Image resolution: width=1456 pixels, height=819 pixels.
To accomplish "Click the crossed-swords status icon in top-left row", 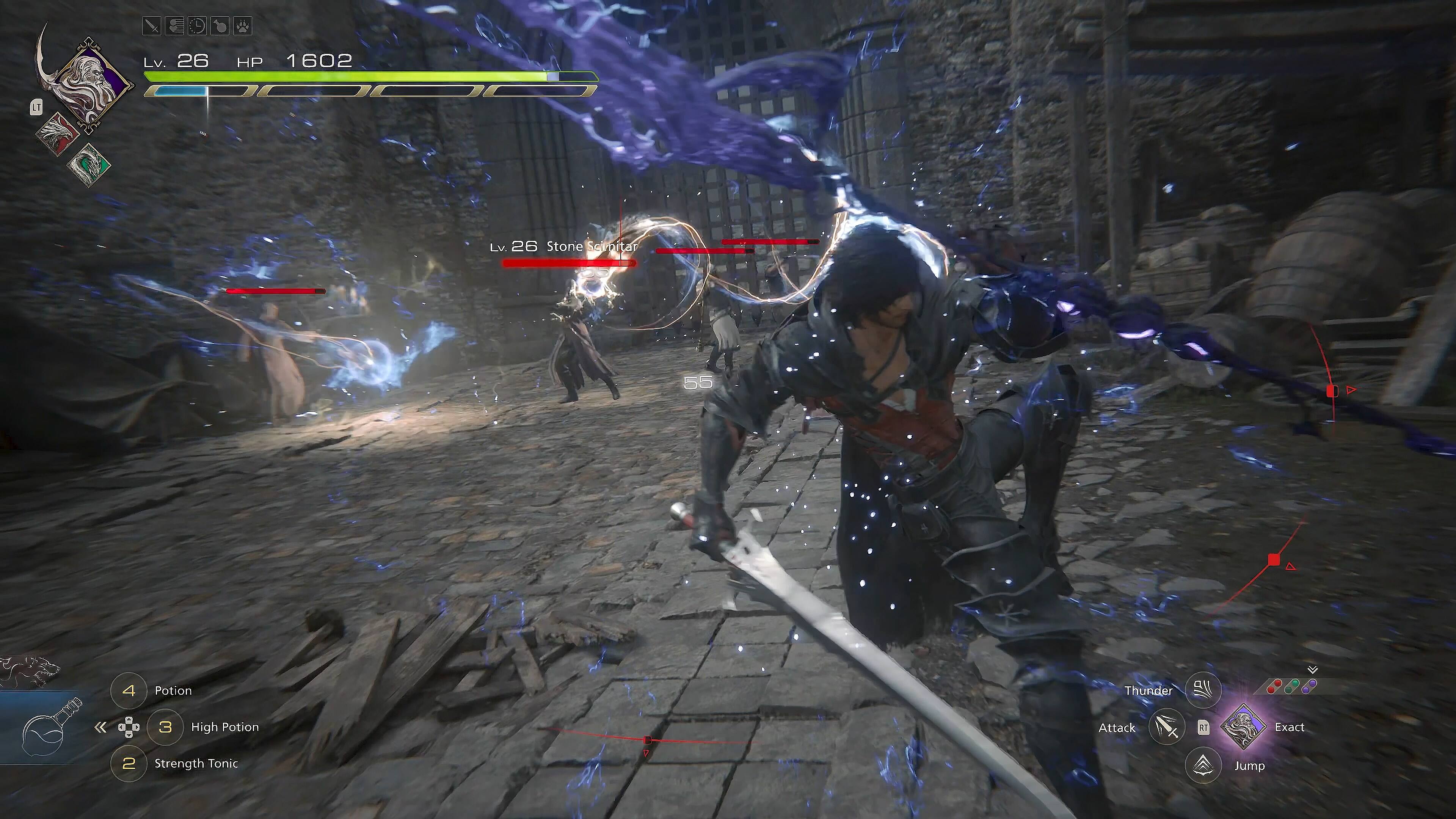I will point(152,26).
